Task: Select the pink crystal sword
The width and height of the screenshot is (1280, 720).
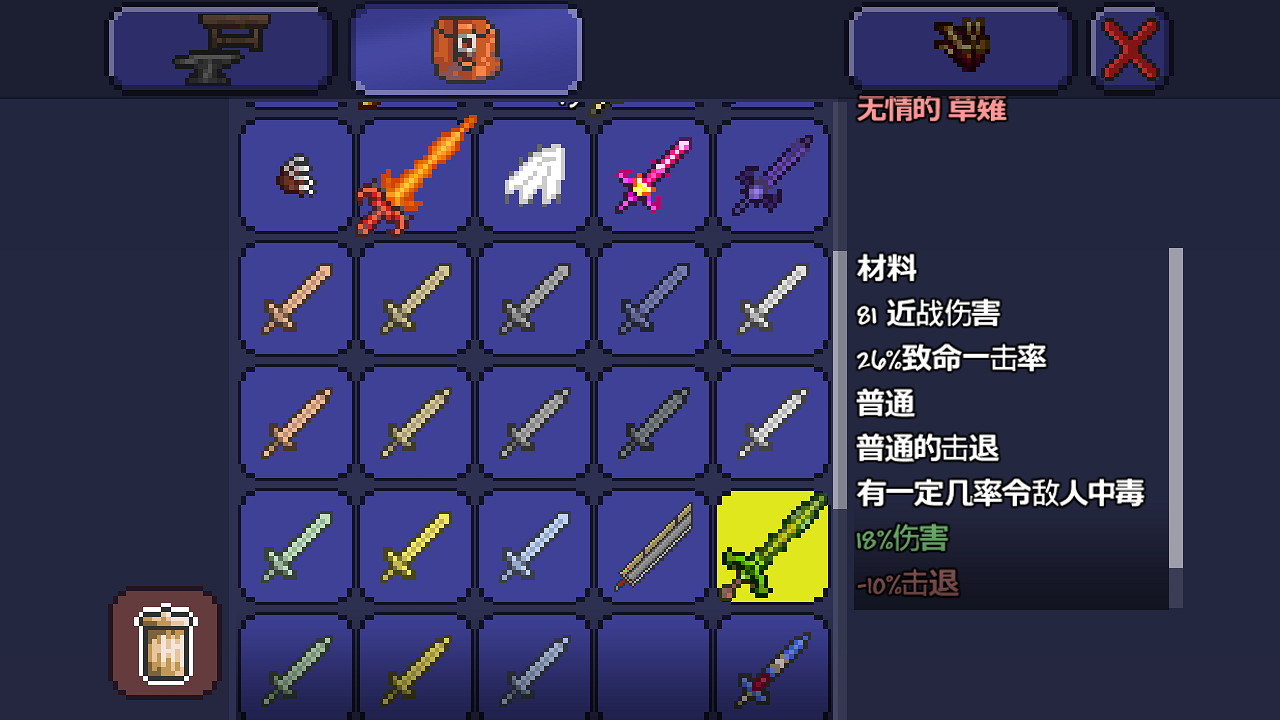Action: tap(653, 175)
